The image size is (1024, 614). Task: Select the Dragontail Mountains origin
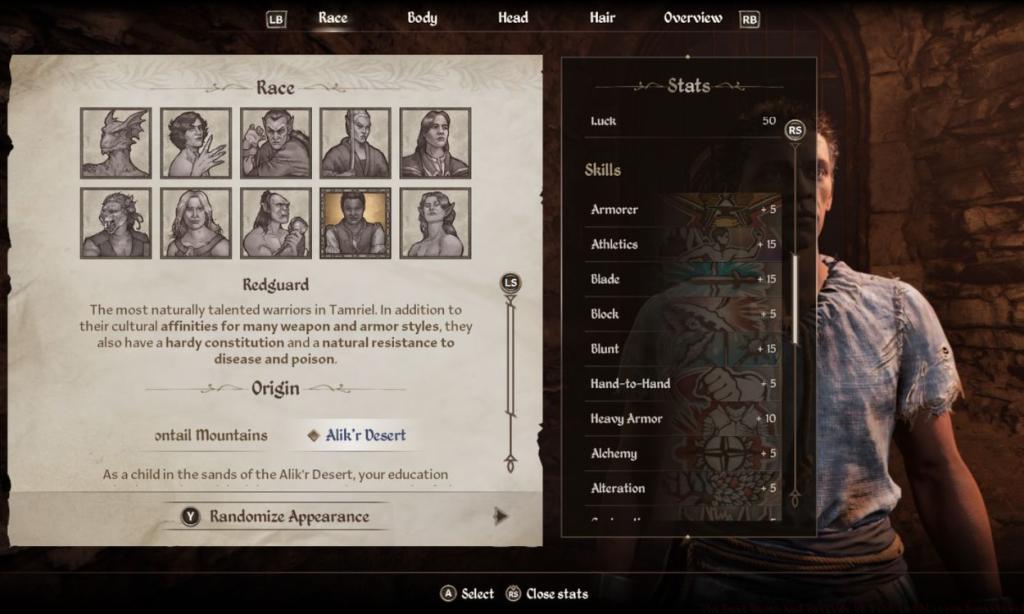tap(212, 435)
